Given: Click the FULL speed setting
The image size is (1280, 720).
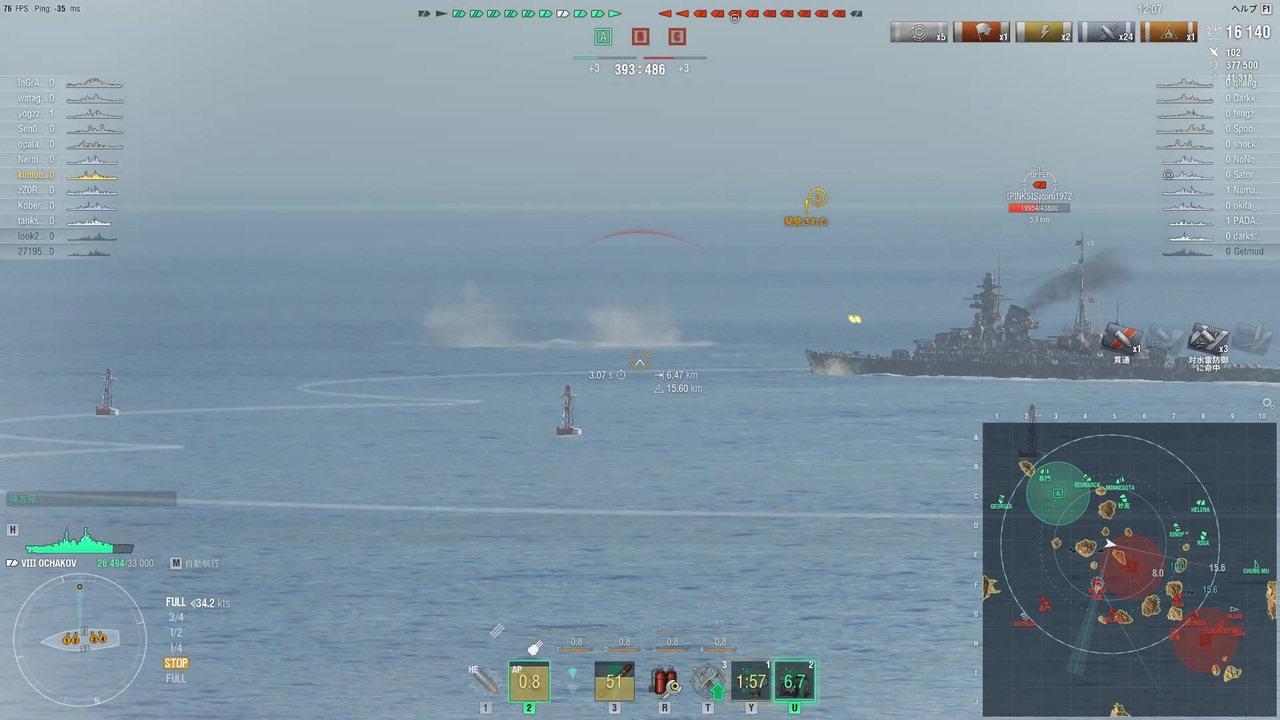Looking at the screenshot, I should 176,602.
